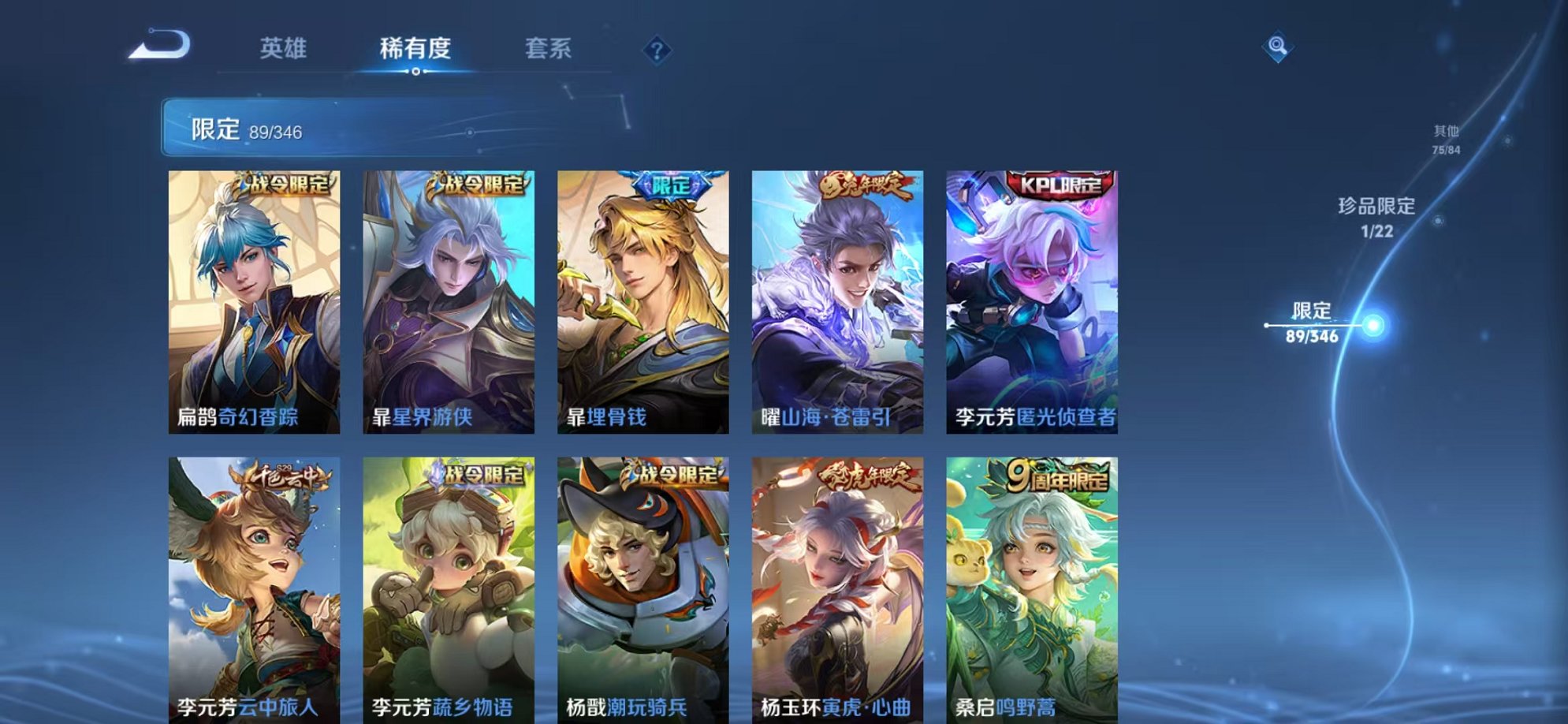1568x724 pixels.
Task: Click the 限定 89/346 header banner
Action: point(315,126)
